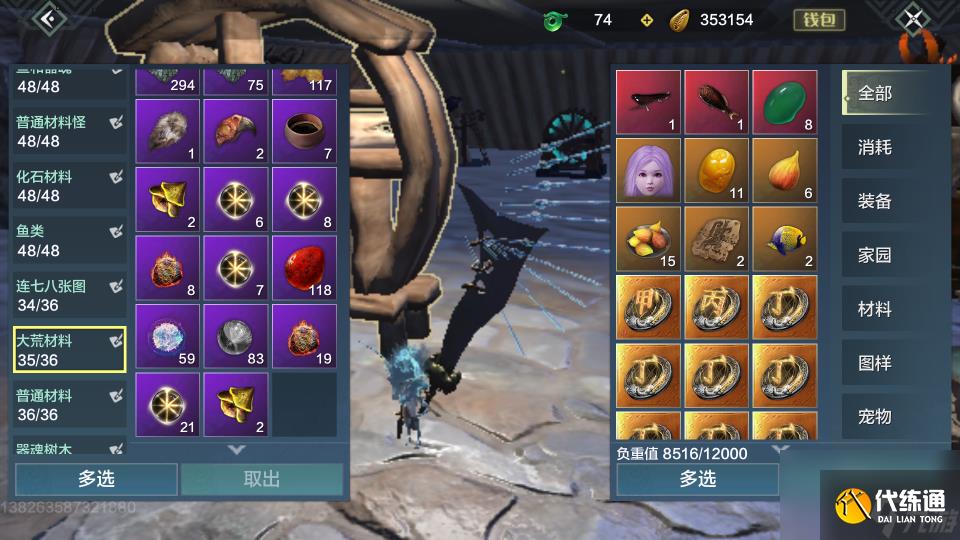This screenshot has height=540, width=960.
Task: Click the warehouse 多选 multi-select button
Action: point(96,479)
